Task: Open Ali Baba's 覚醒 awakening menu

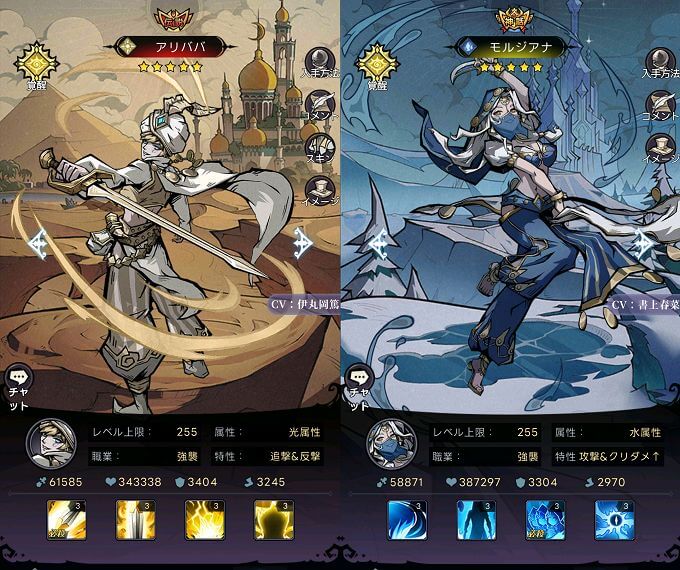Action: pyautogui.click(x=37, y=62)
